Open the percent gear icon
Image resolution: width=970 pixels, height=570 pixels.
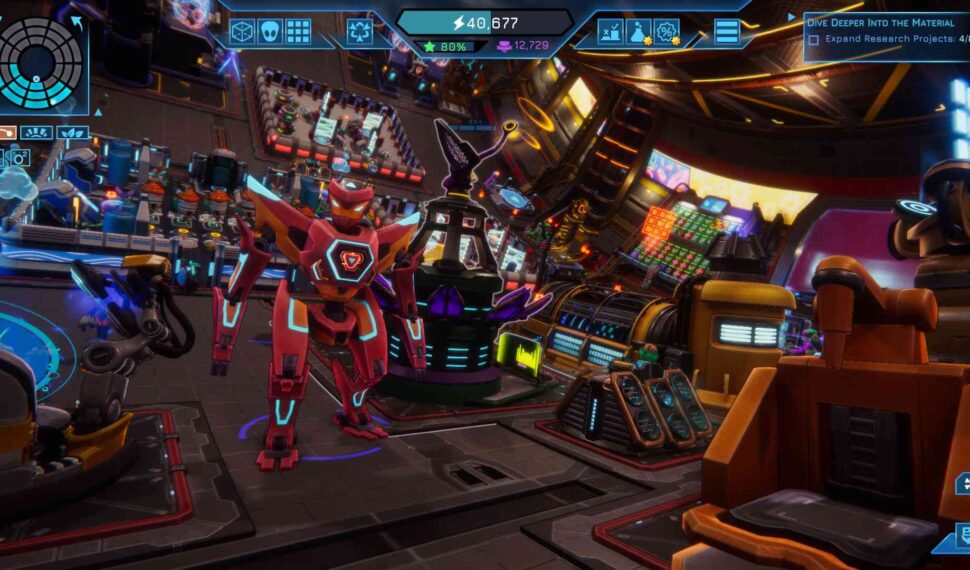pyautogui.click(x=666, y=32)
